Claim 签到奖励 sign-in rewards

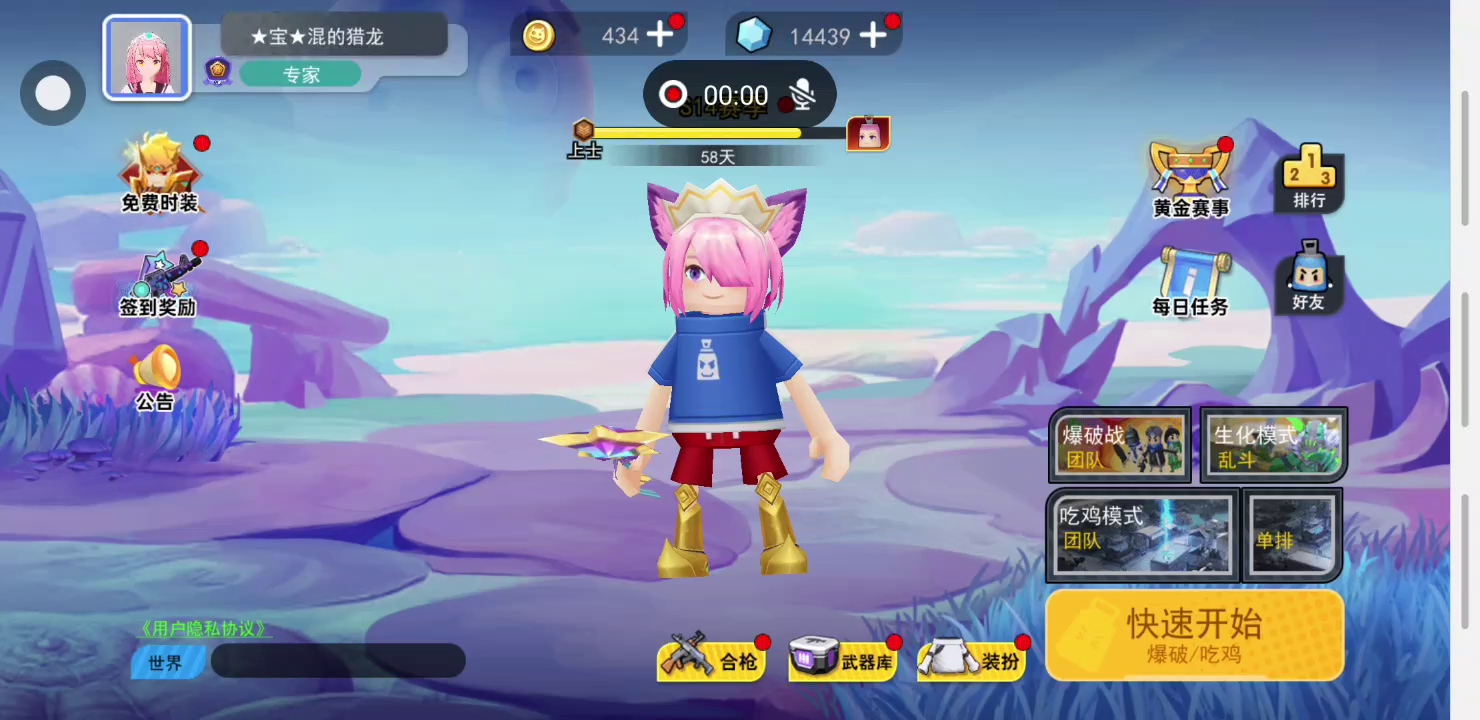coord(158,283)
